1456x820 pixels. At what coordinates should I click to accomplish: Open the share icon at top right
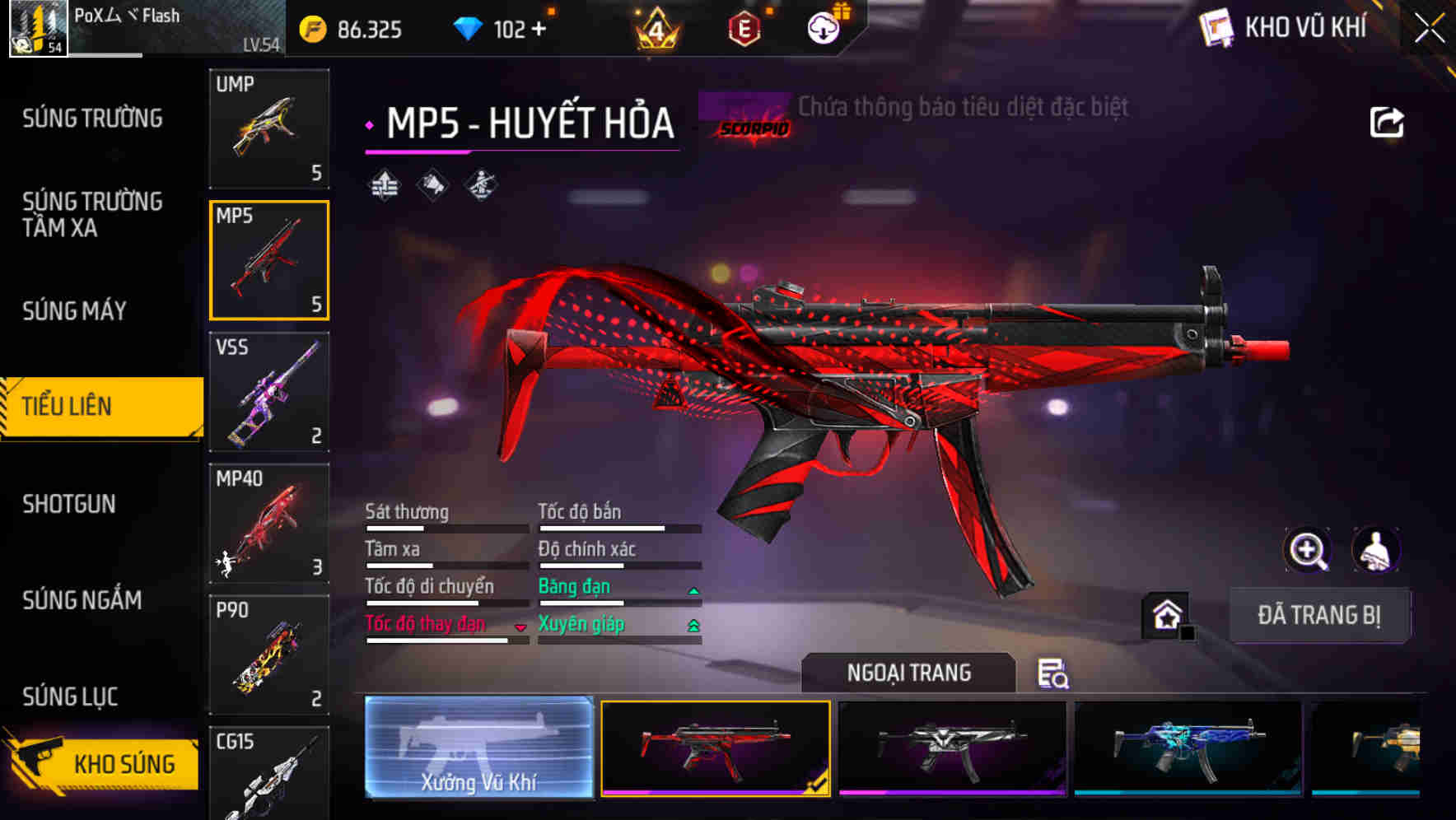1387,122
